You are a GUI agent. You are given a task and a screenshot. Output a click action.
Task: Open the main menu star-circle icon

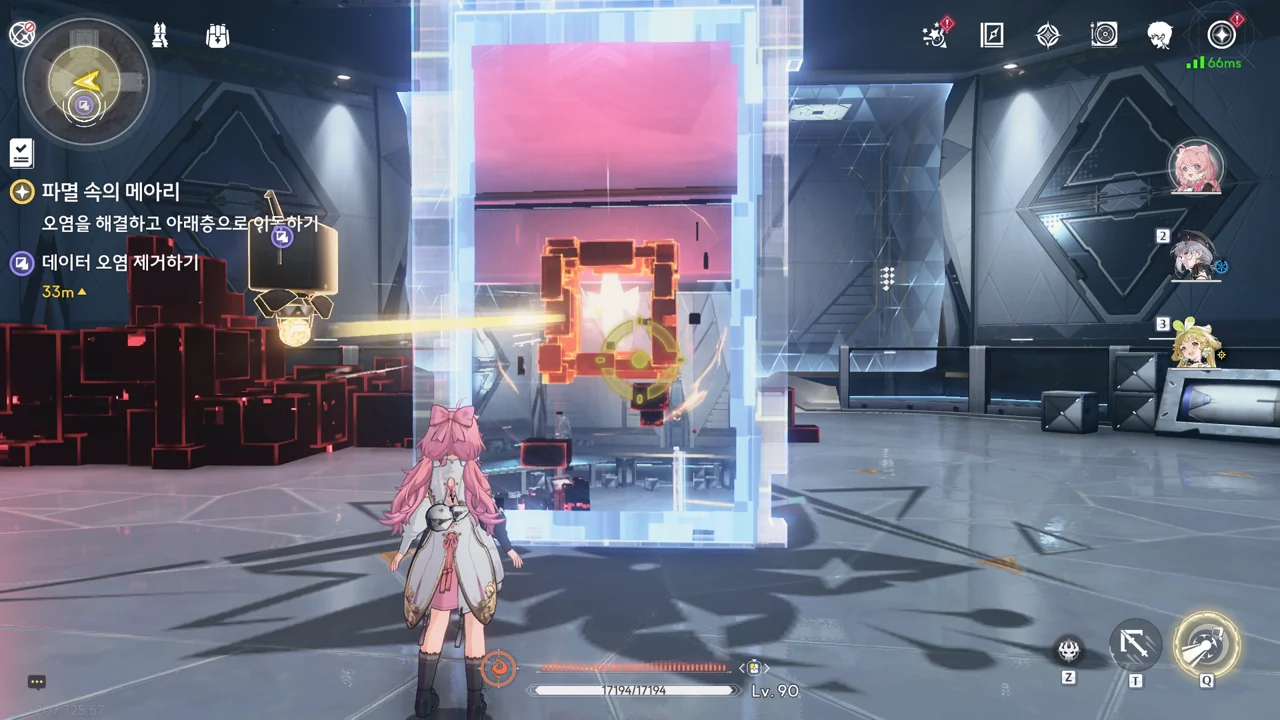click(1221, 36)
